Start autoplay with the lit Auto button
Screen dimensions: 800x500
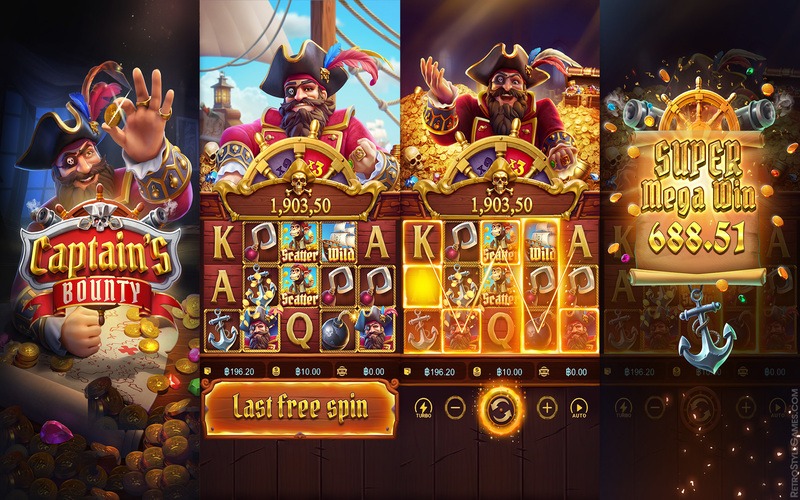(578, 407)
